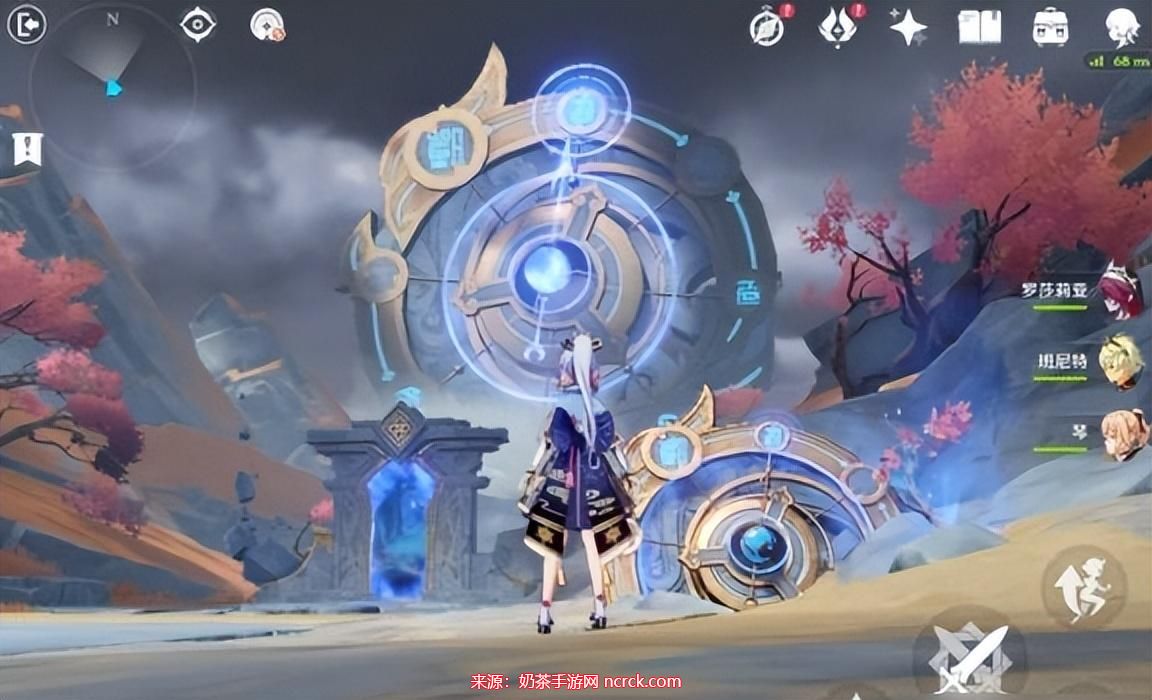This screenshot has height=700, width=1152.
Task: Open the circular minimap
Action: tap(111, 85)
